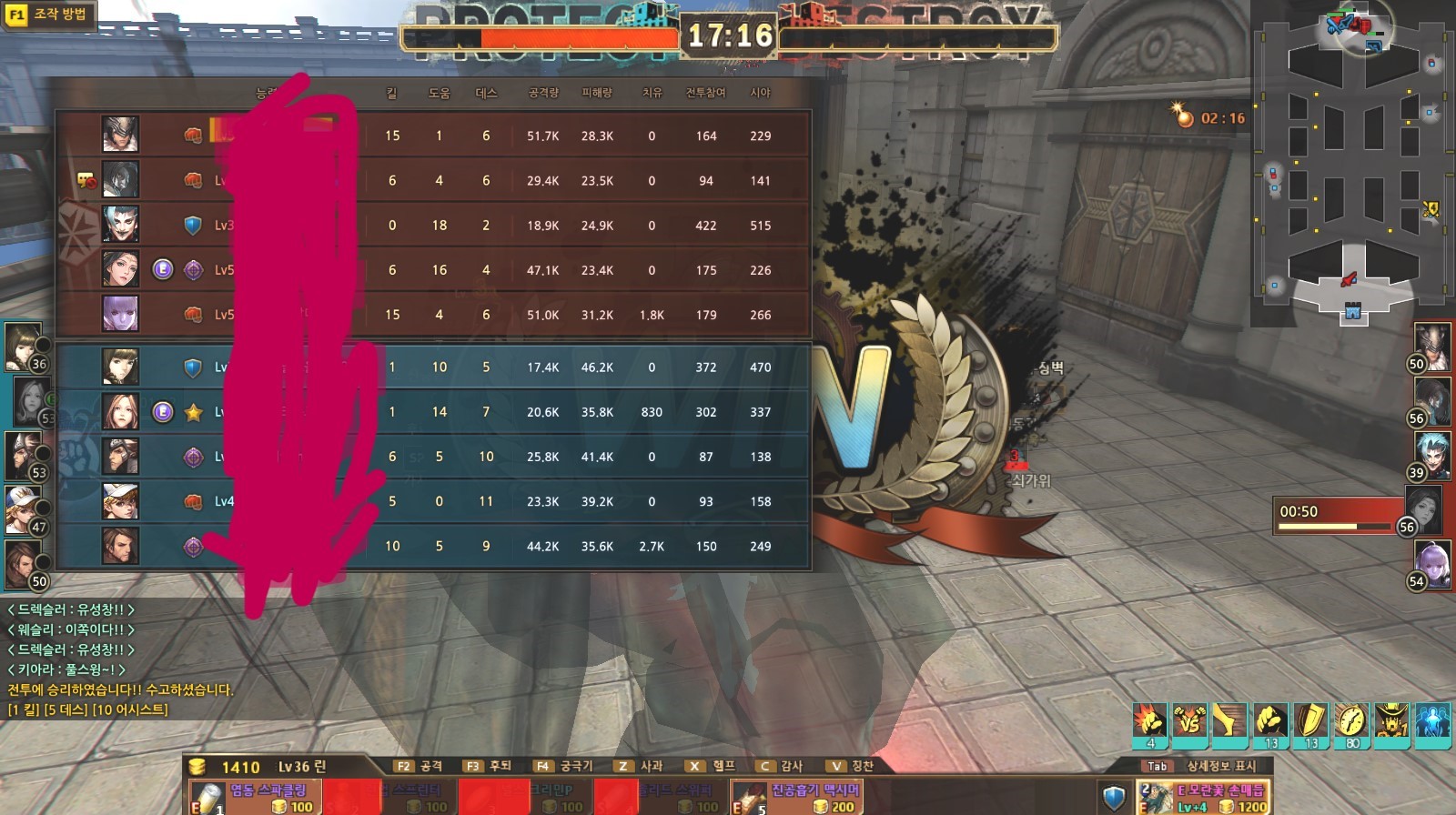Click the golden boot buff icon
This screenshot has height=815, width=1456.
(1229, 721)
